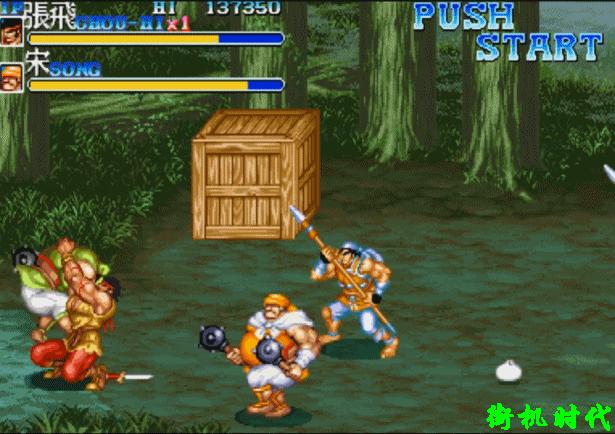This screenshot has width=615, height=434.
Task: Click the Chou-Hi player portrait
Action: 12,29
